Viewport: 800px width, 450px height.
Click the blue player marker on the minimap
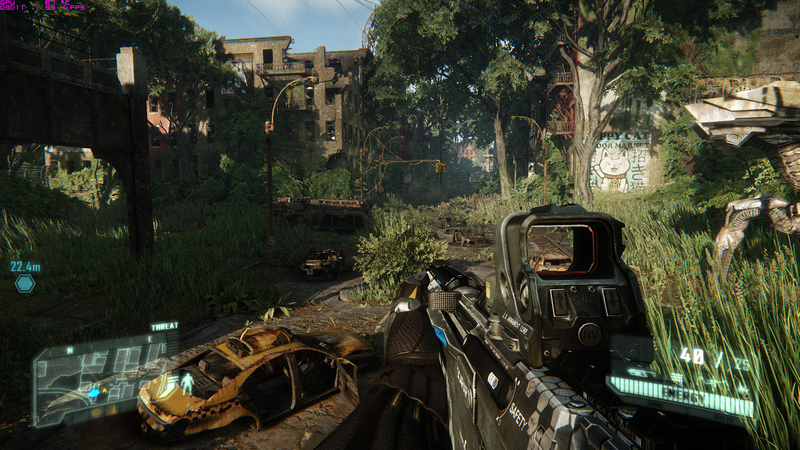pos(93,393)
